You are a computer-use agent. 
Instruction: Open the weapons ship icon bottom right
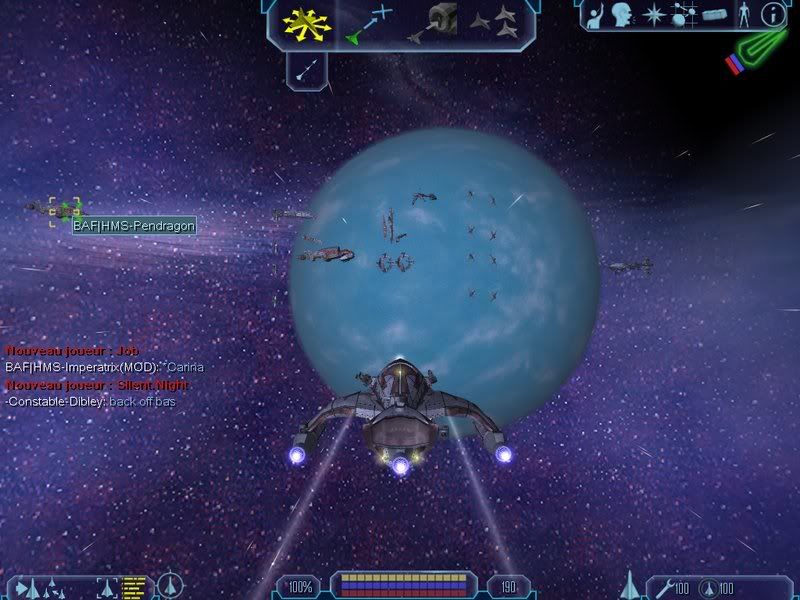tap(631, 584)
